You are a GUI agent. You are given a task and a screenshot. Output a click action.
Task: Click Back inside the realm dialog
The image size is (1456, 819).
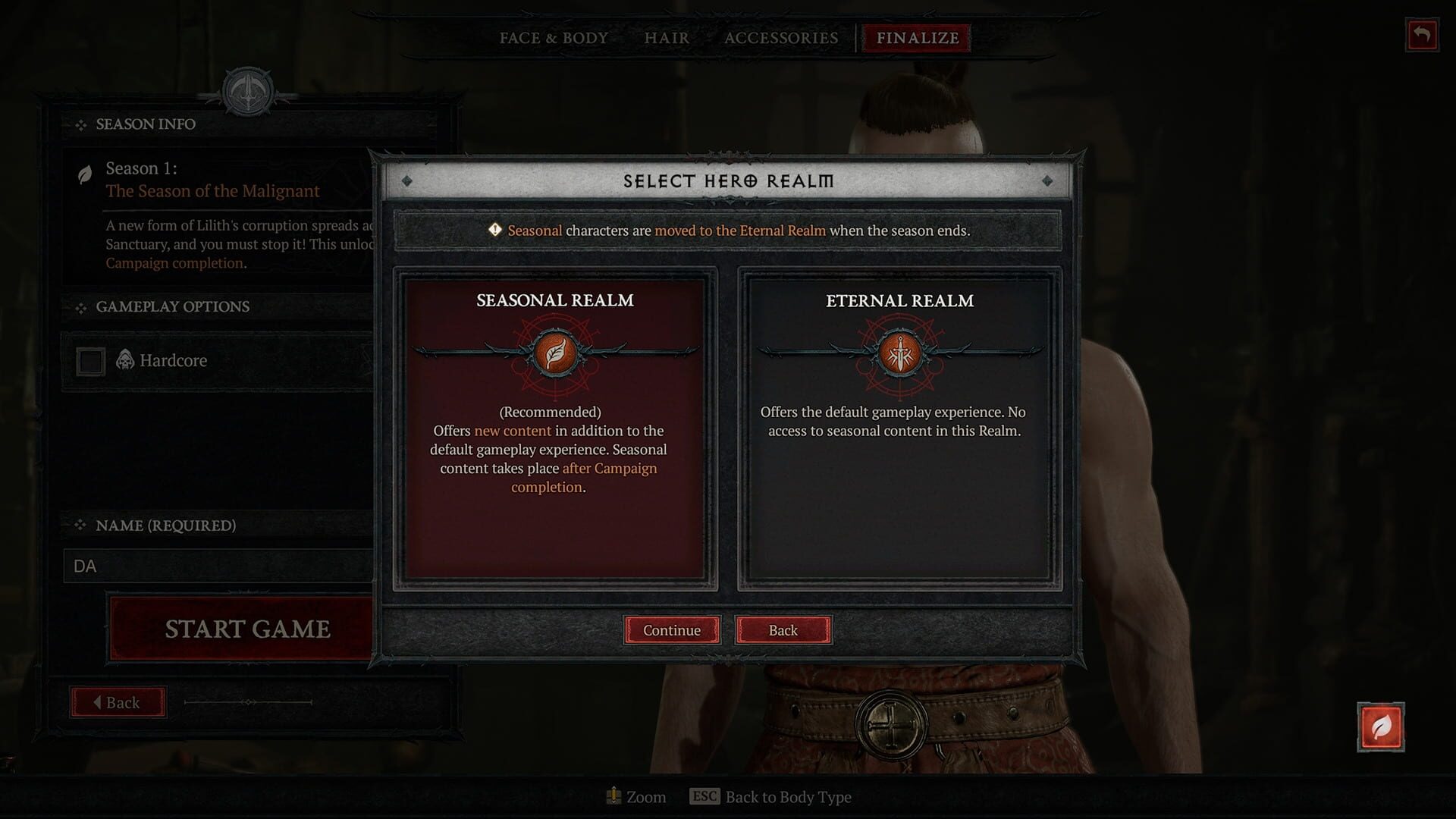(x=783, y=630)
